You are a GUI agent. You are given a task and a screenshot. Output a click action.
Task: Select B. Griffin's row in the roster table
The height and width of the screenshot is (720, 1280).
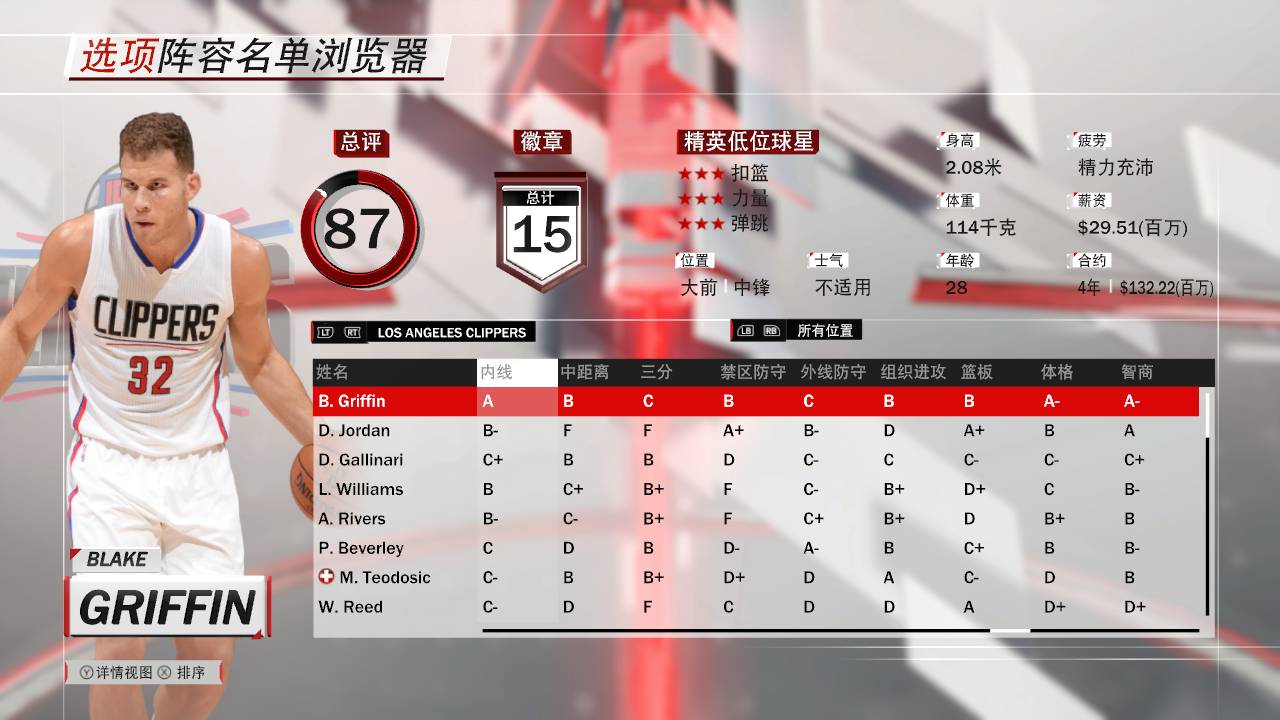tap(400, 401)
